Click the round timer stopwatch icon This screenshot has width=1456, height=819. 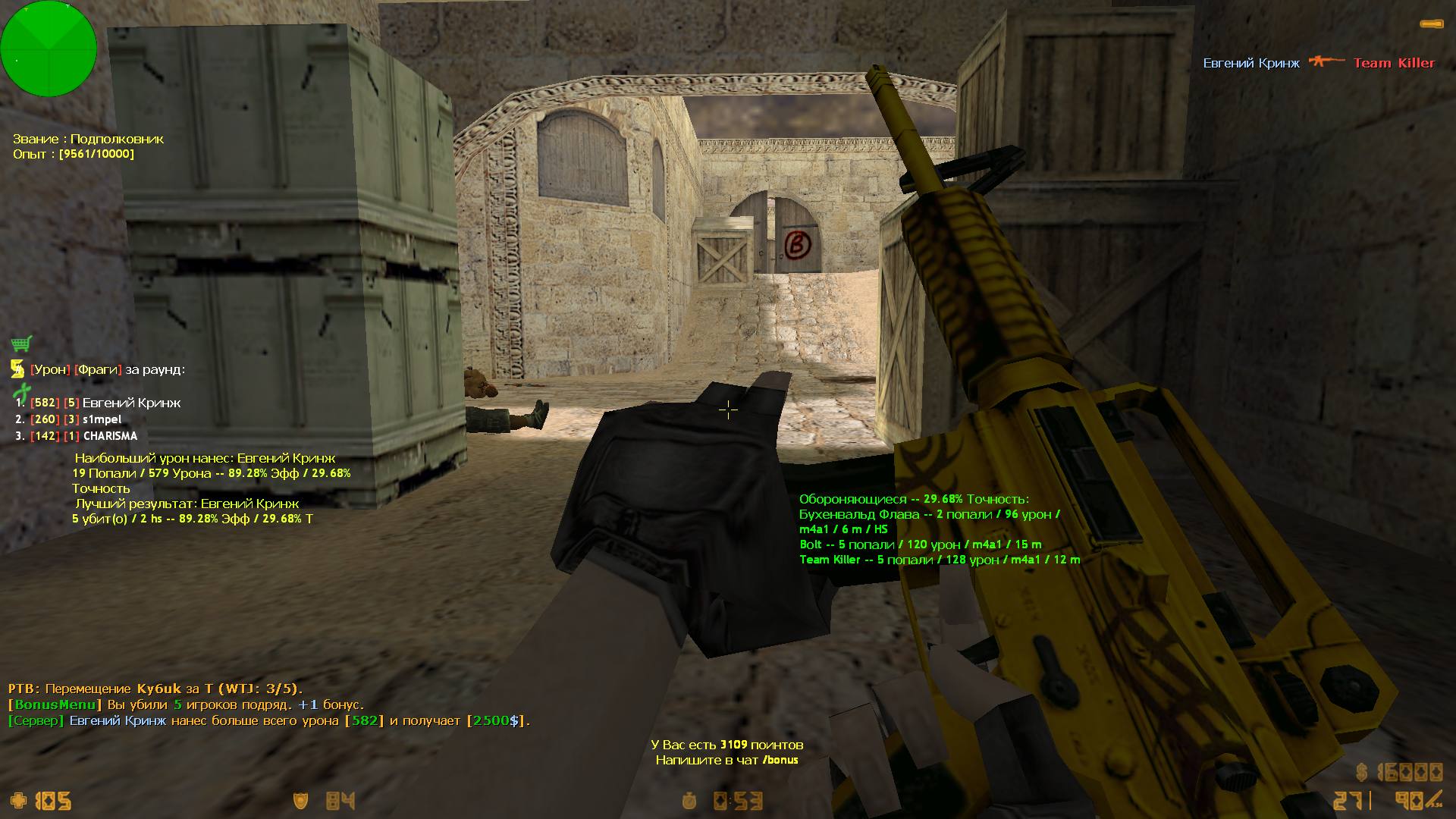pos(689,801)
